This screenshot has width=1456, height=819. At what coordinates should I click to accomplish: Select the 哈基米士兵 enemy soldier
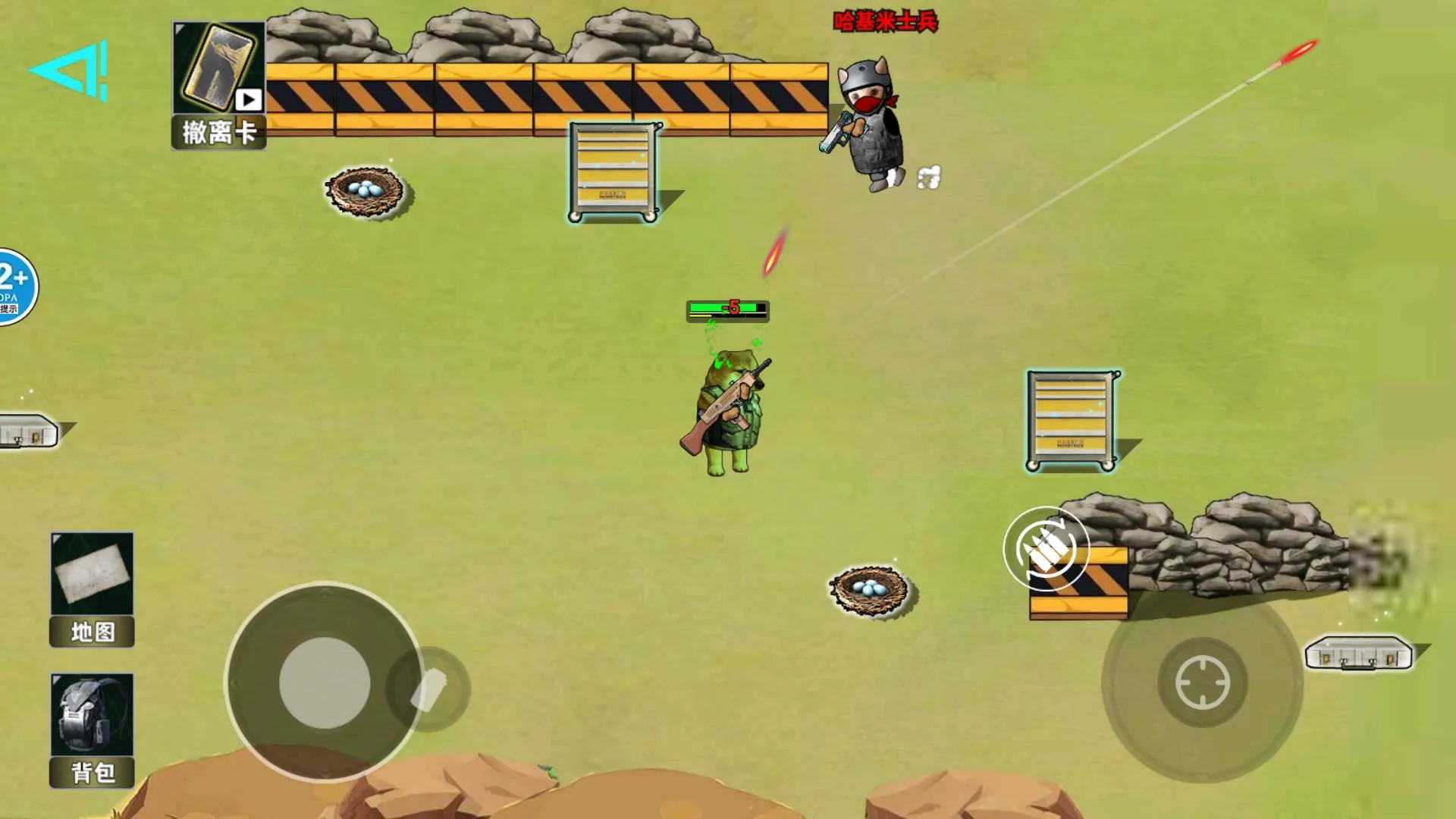click(x=872, y=121)
